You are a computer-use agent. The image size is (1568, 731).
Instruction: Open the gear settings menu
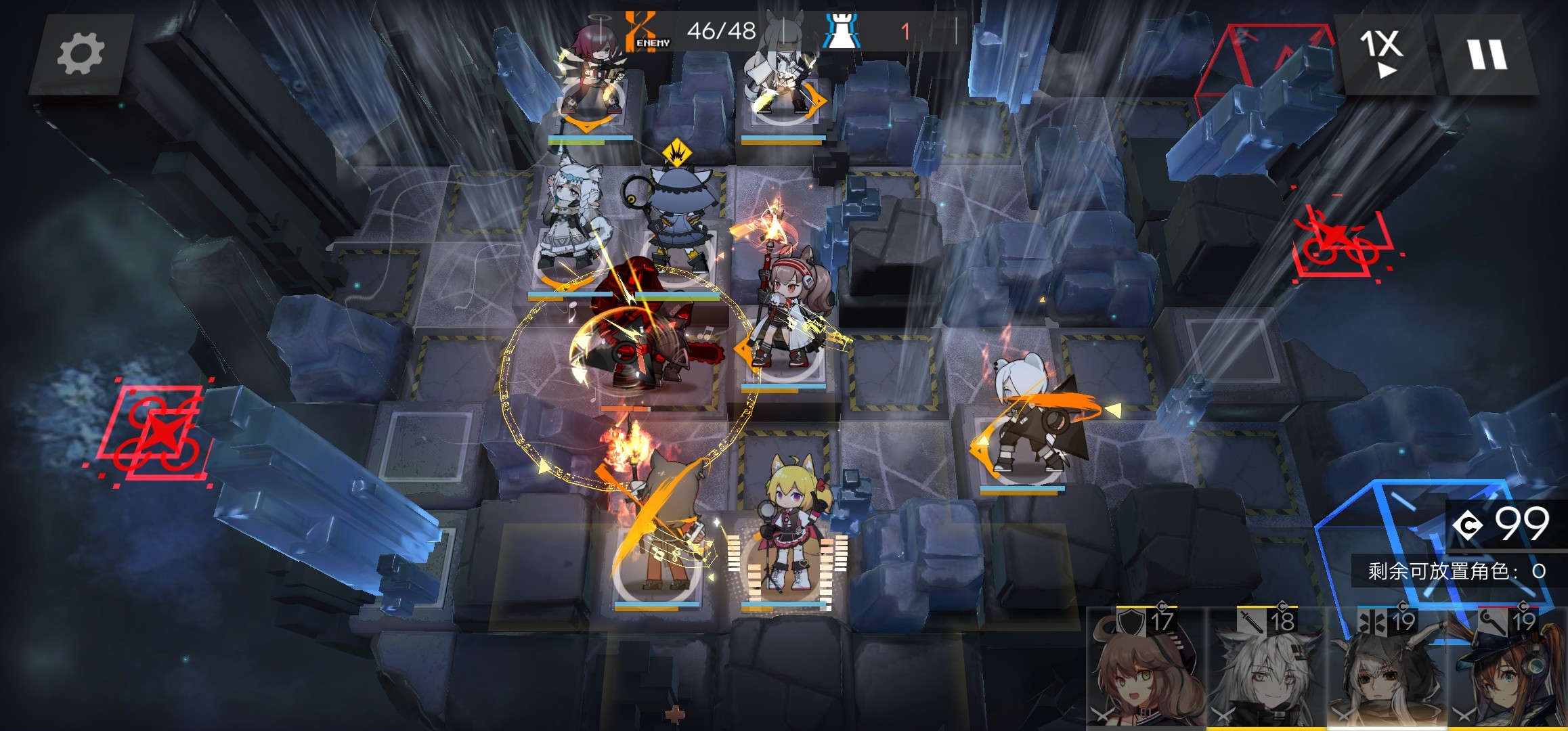coord(81,54)
